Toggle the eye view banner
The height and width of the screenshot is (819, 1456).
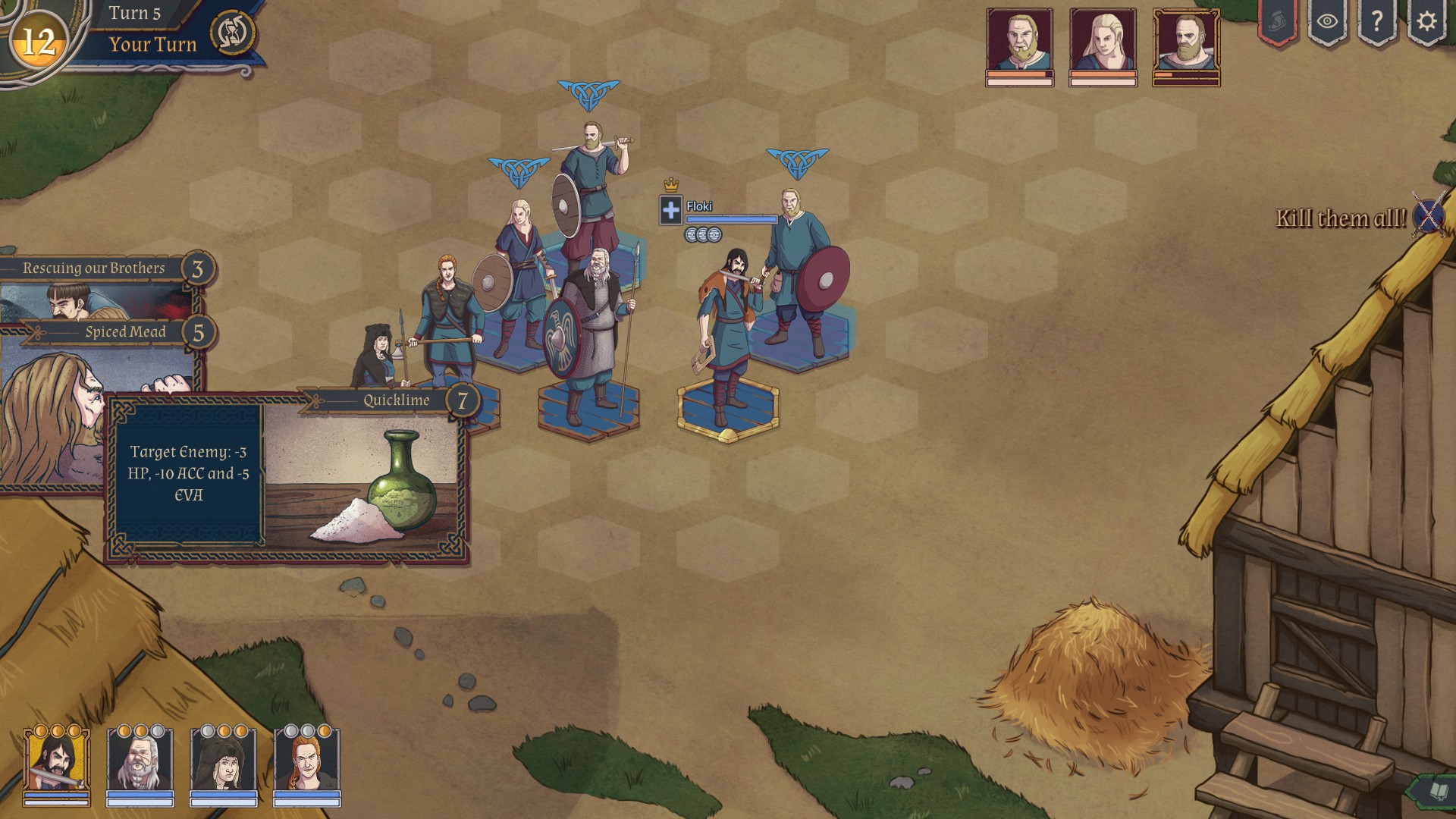pyautogui.click(x=1327, y=22)
